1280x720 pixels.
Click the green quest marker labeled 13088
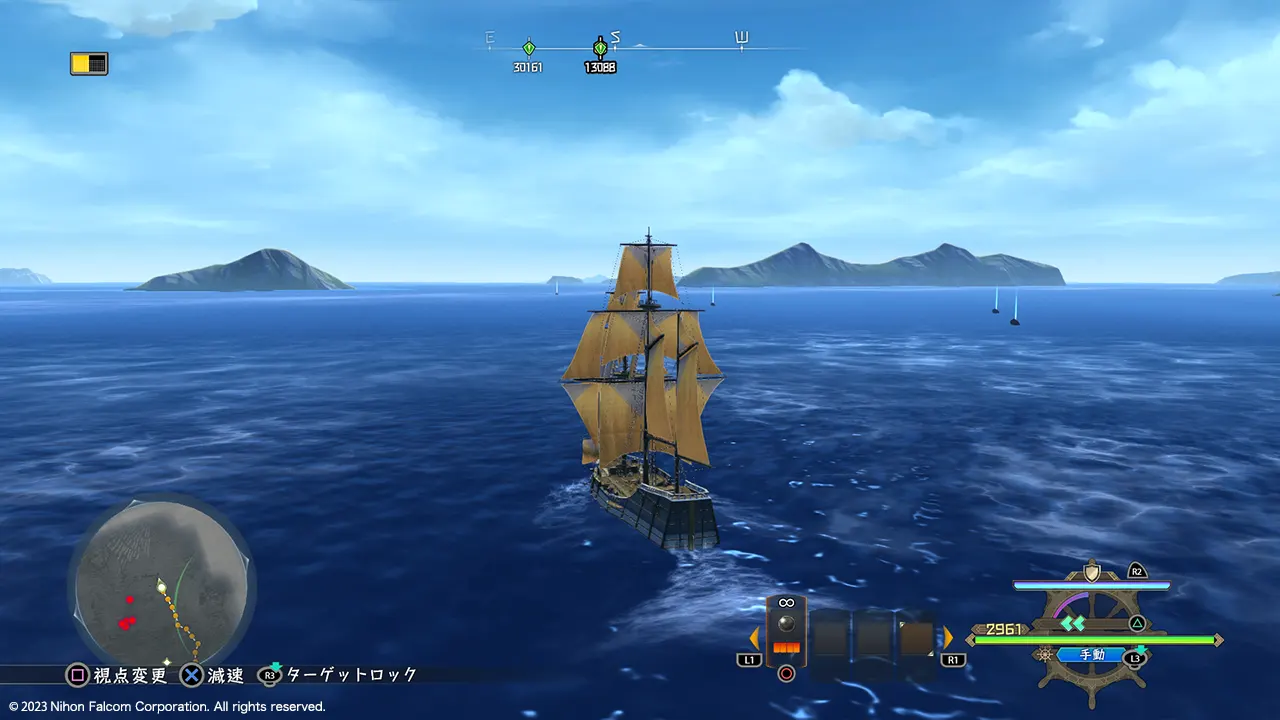600,47
